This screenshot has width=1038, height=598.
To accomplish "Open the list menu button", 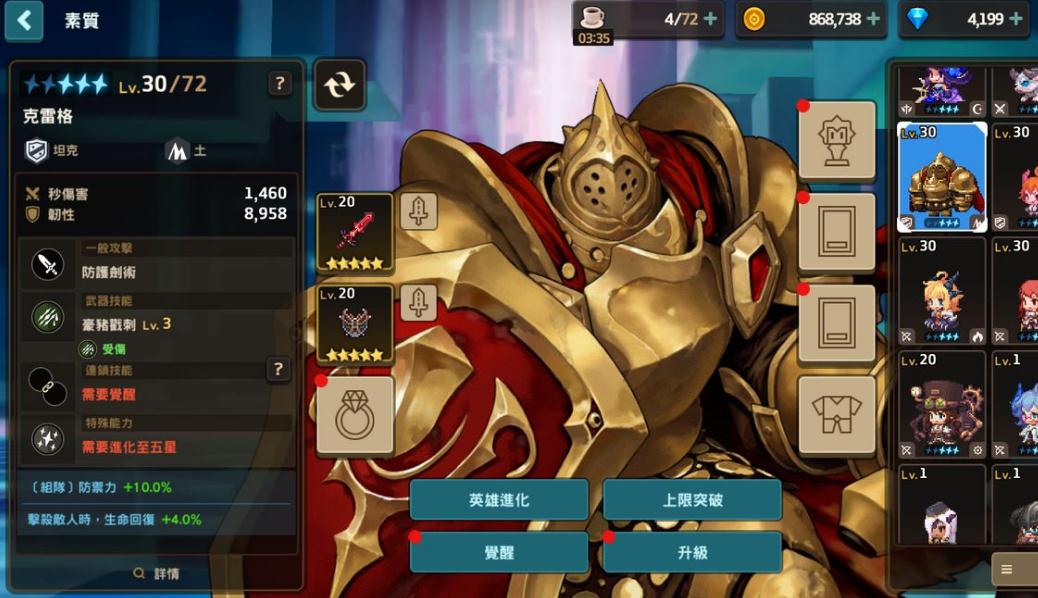I will pos(1007,570).
